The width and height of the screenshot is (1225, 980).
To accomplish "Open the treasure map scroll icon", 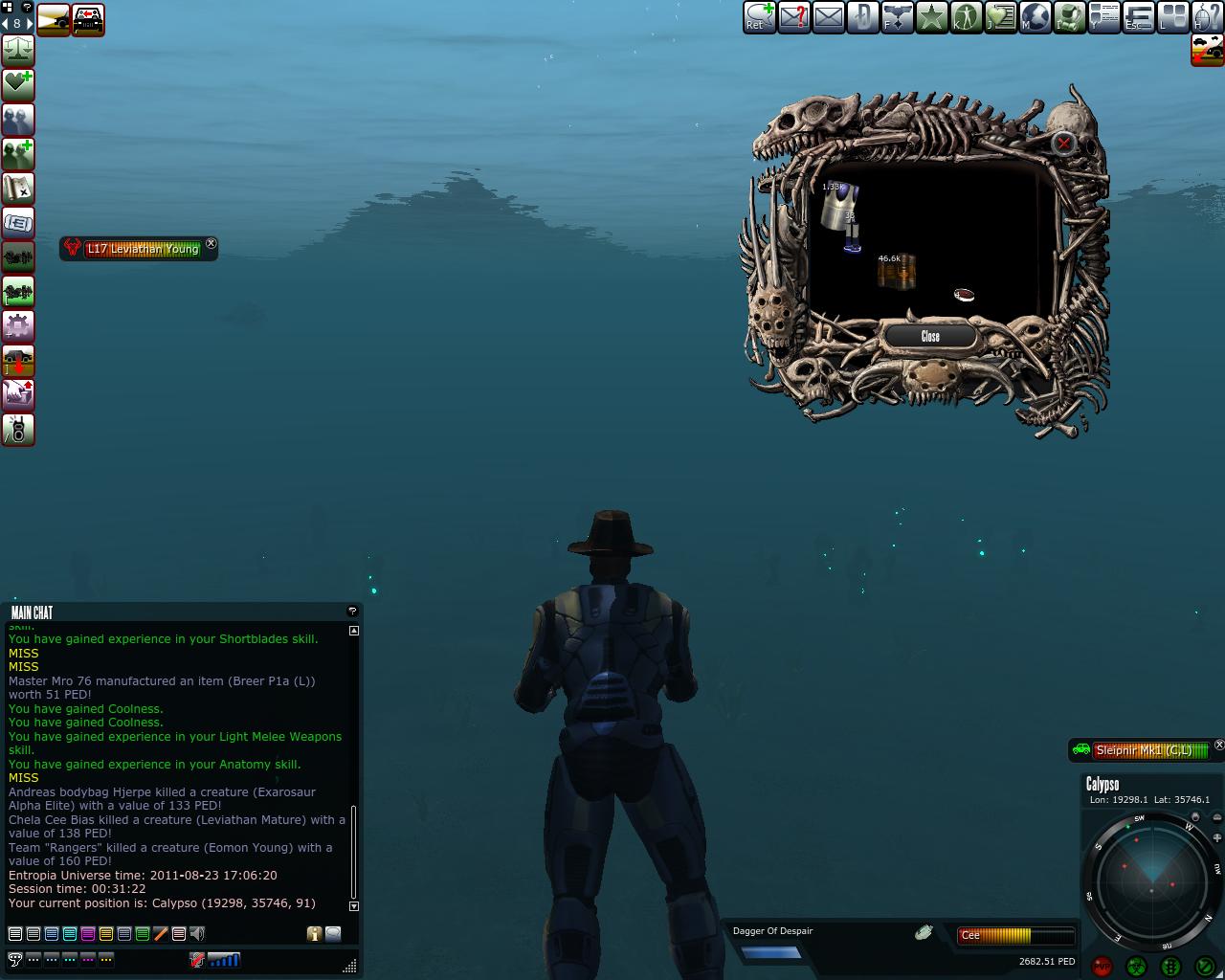I will tap(18, 189).
